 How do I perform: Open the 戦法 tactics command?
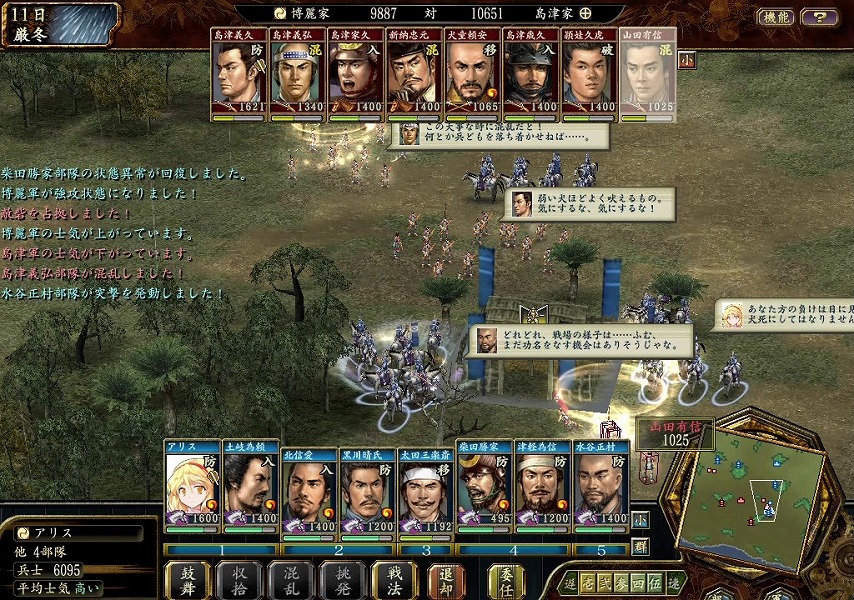click(394, 580)
